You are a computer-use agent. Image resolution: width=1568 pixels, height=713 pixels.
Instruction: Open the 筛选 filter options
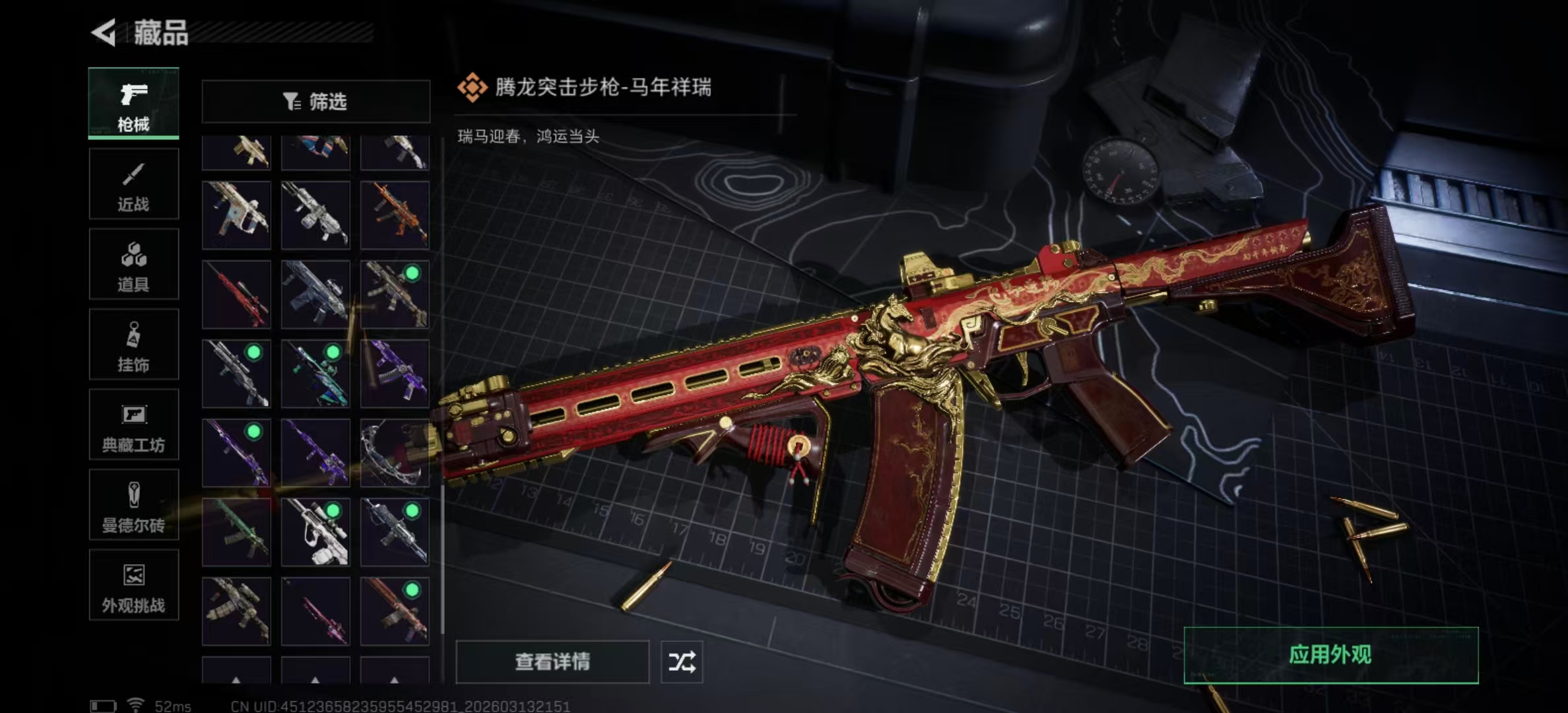tap(315, 102)
